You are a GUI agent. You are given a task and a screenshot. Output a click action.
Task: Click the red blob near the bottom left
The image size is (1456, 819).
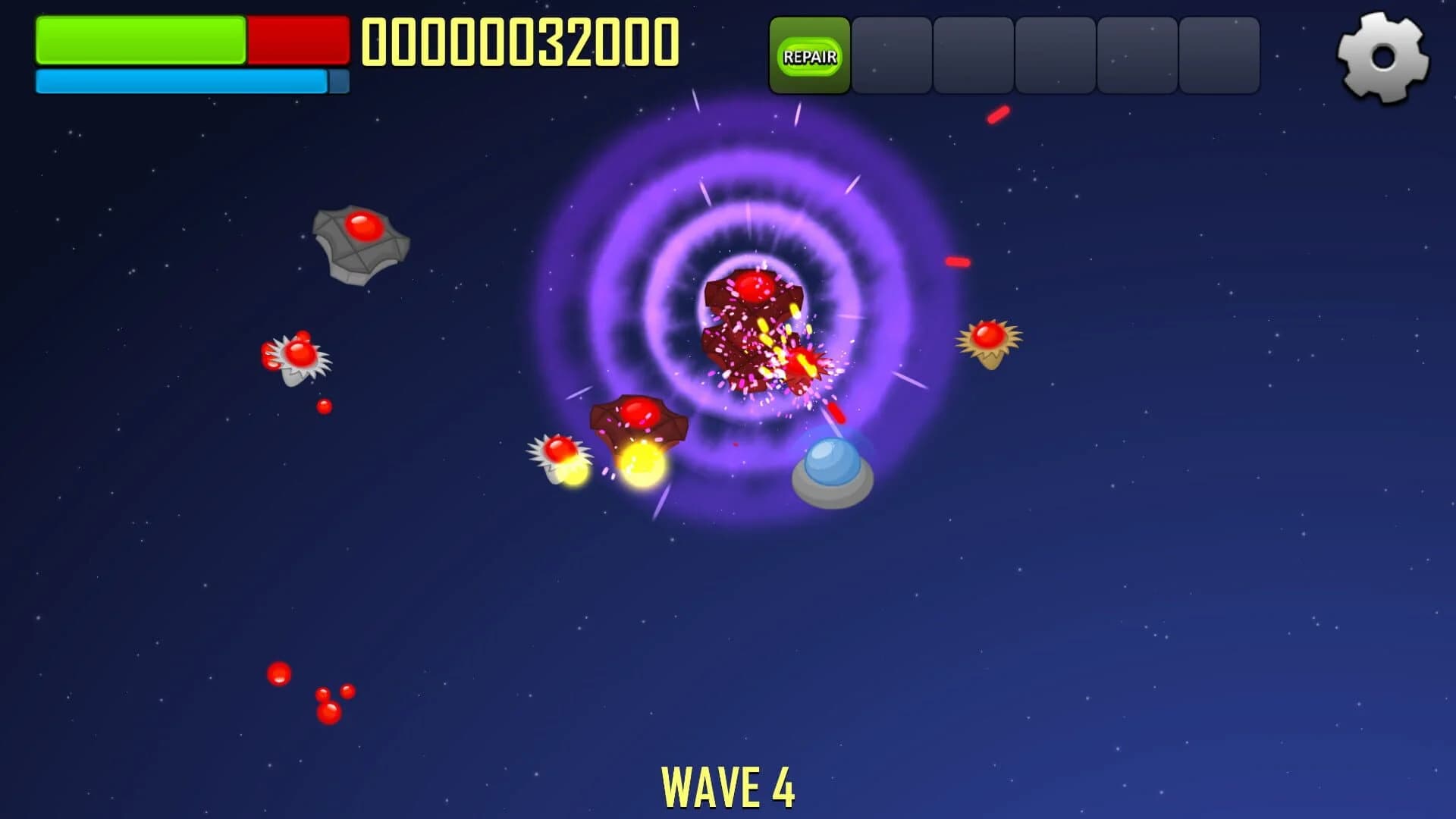click(x=281, y=673)
